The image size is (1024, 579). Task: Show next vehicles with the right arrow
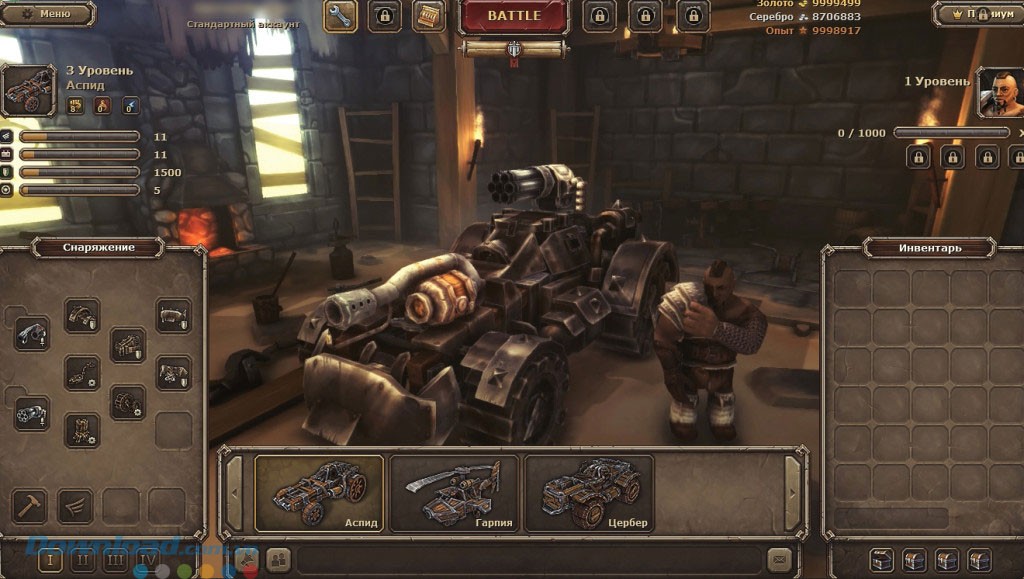click(793, 493)
